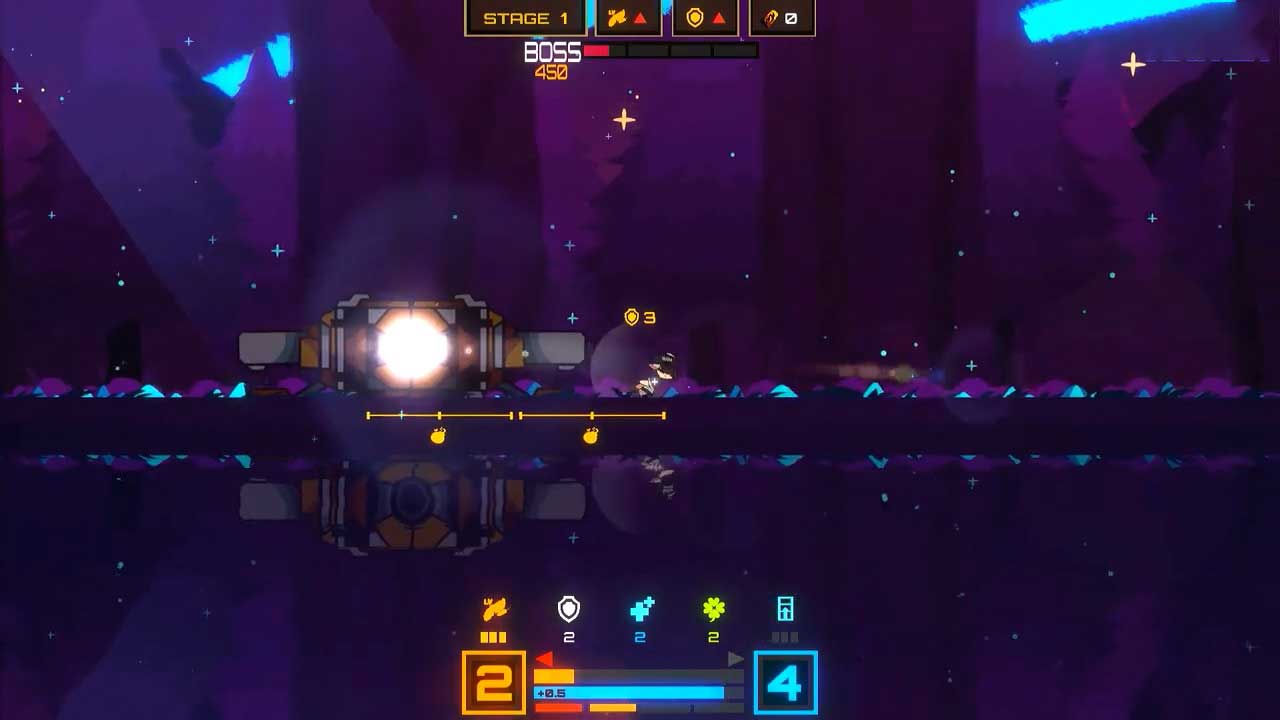This screenshot has width=1280, height=720.
Task: Activate the blue number 4 slot
Action: [785, 683]
